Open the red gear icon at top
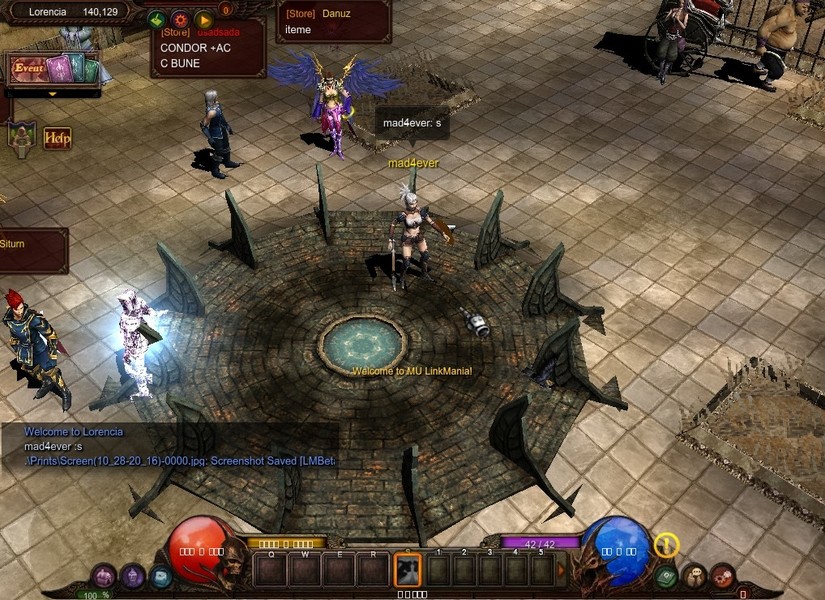The height and width of the screenshot is (600, 825). tap(180, 19)
